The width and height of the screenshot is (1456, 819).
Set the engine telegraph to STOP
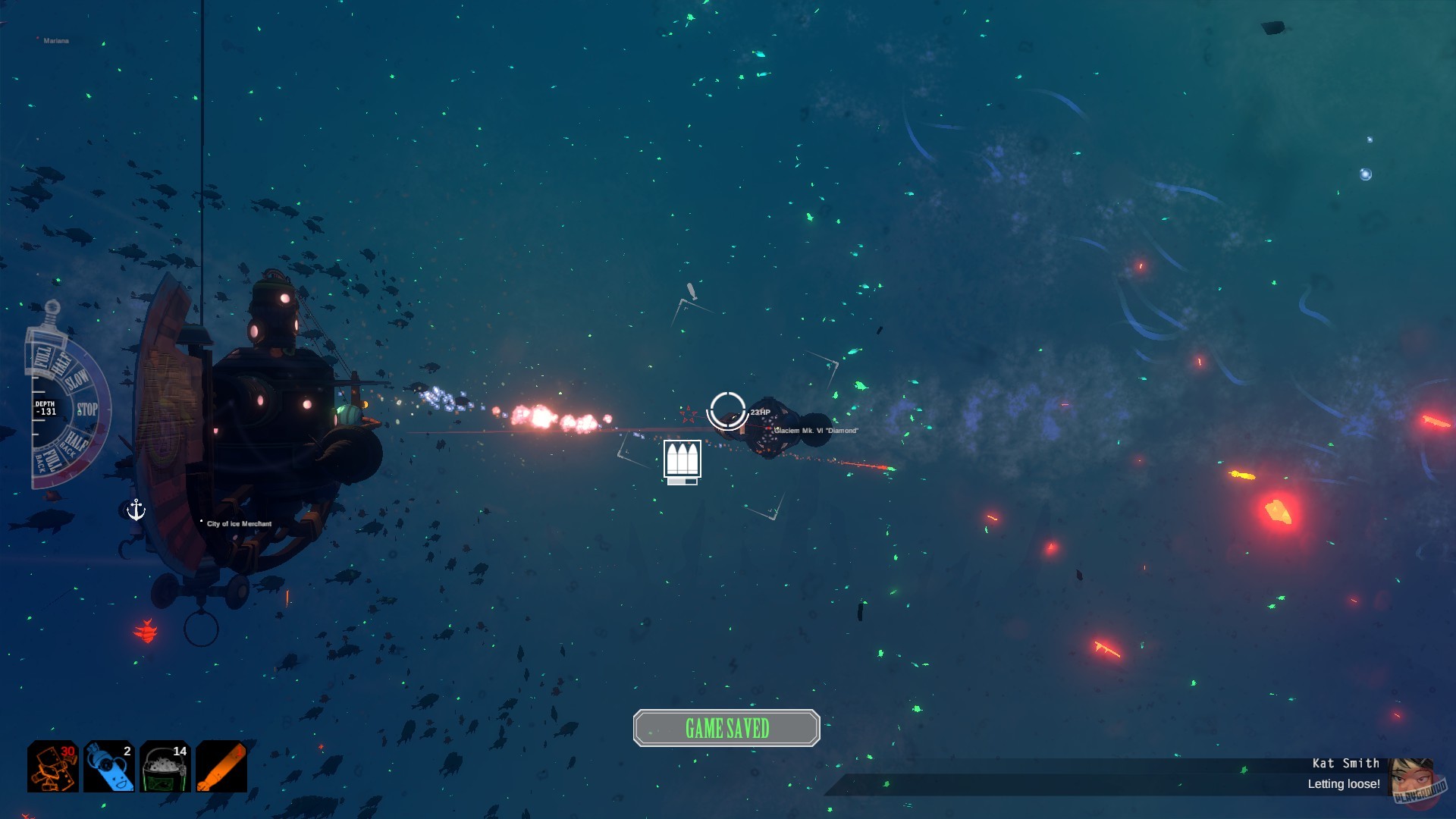click(87, 407)
